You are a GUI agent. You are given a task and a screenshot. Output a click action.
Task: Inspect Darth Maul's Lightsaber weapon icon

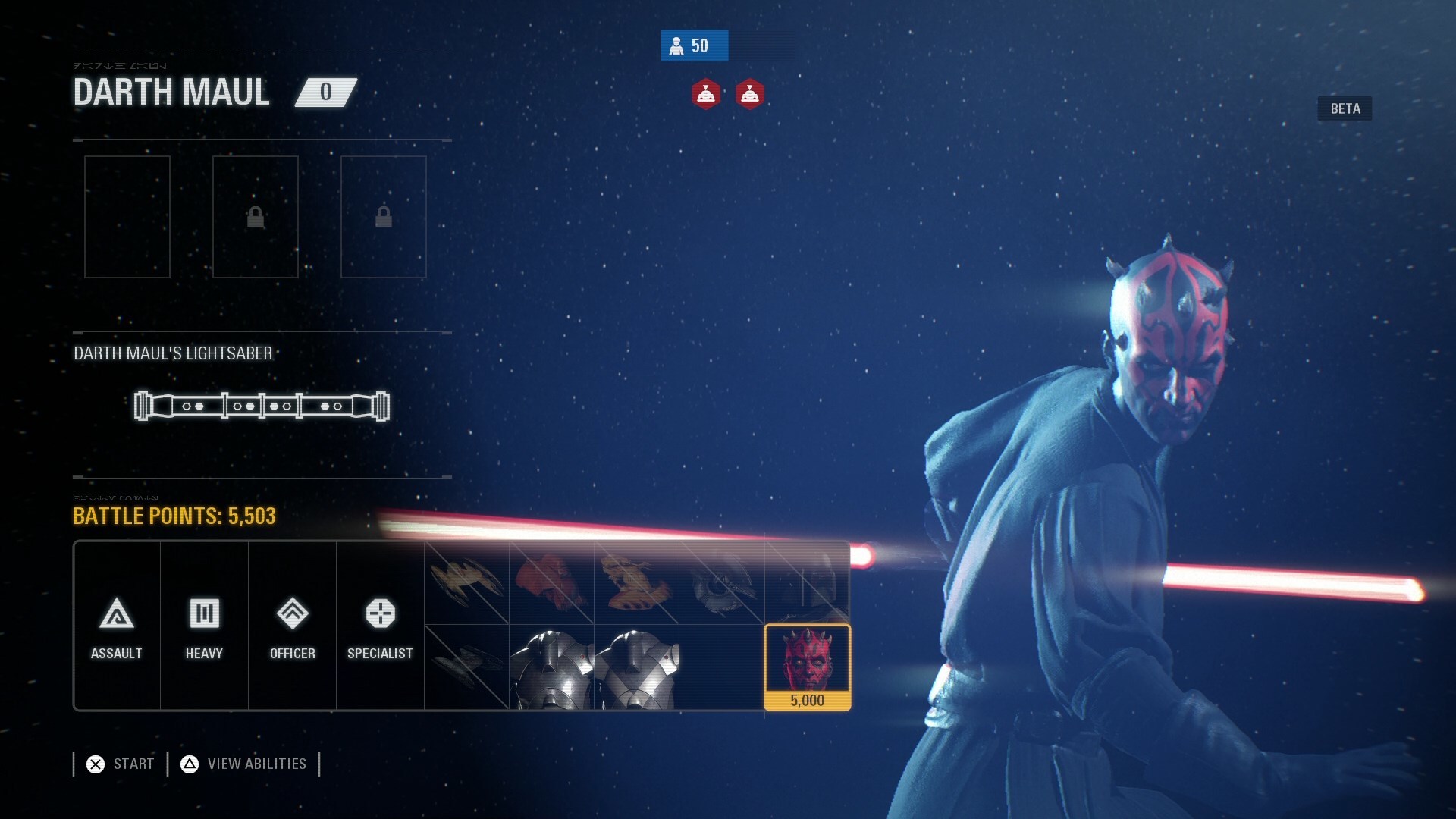coord(262,406)
